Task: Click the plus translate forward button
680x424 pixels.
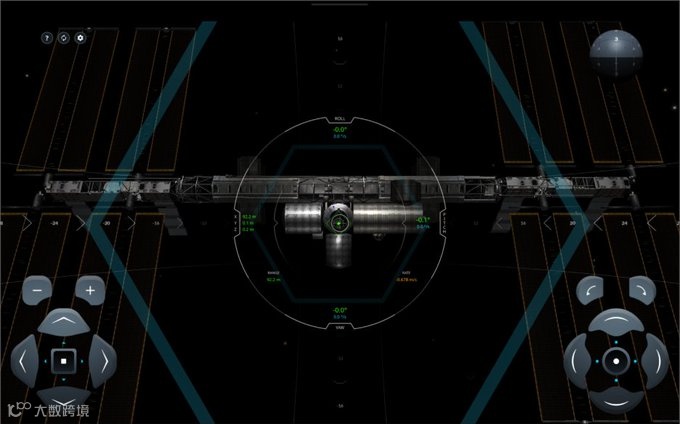Action: 90,290
